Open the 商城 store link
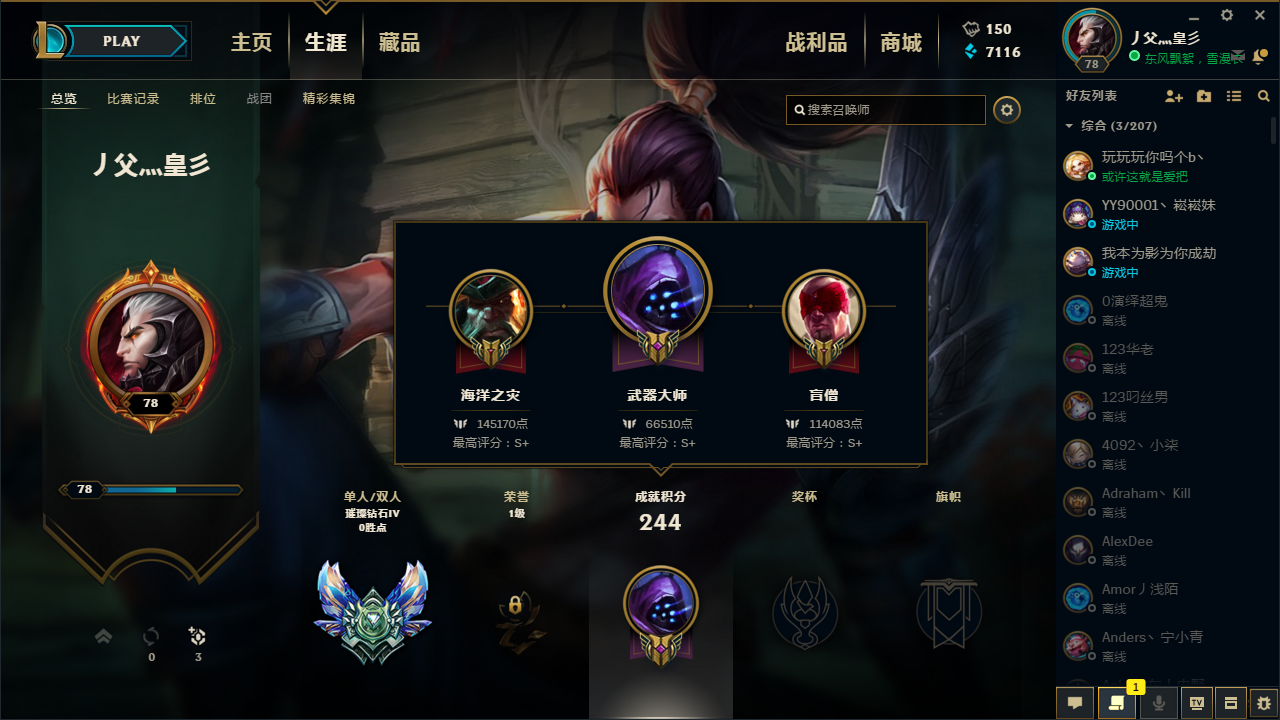 pos(900,43)
